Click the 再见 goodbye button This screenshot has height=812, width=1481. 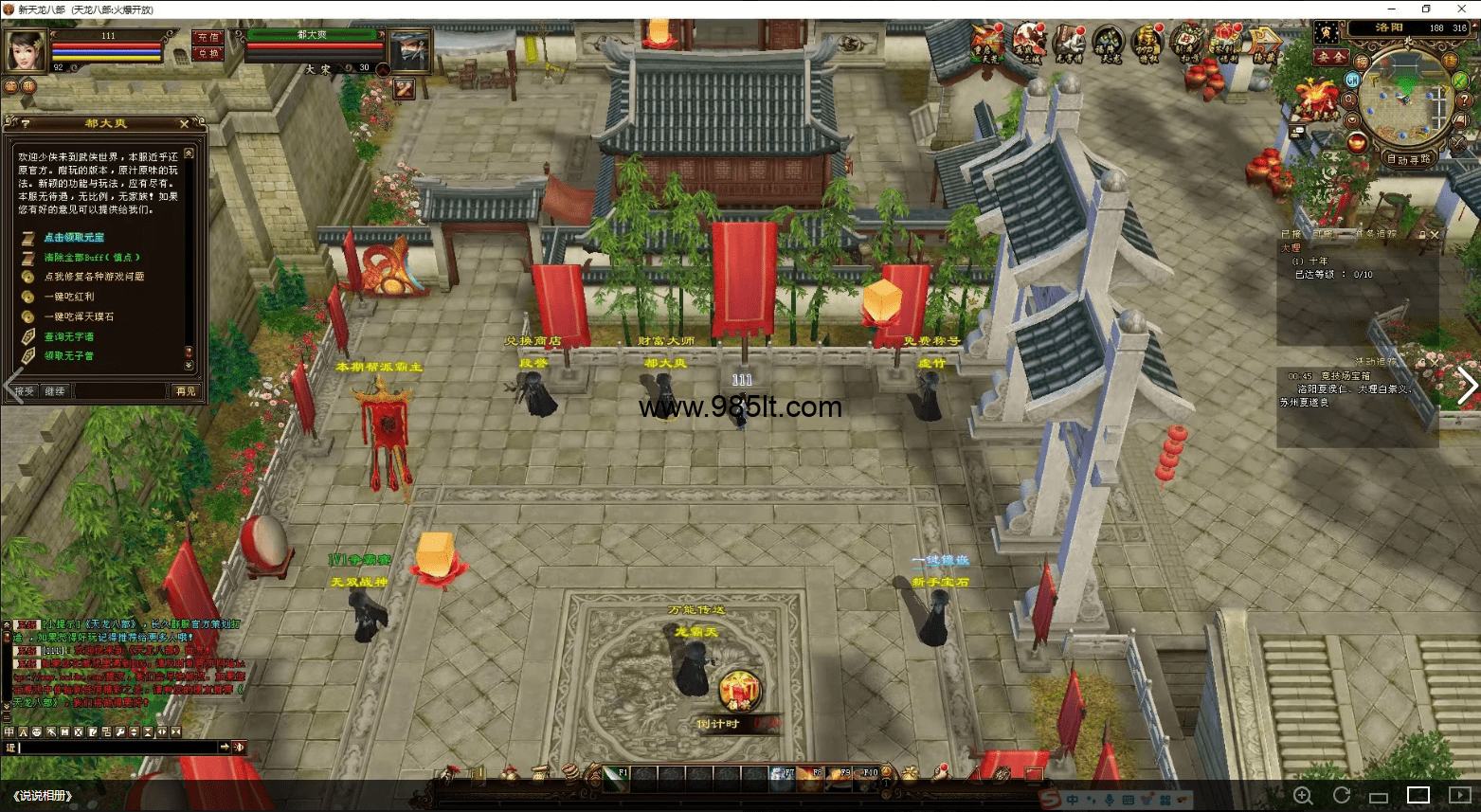pyautogui.click(x=185, y=391)
